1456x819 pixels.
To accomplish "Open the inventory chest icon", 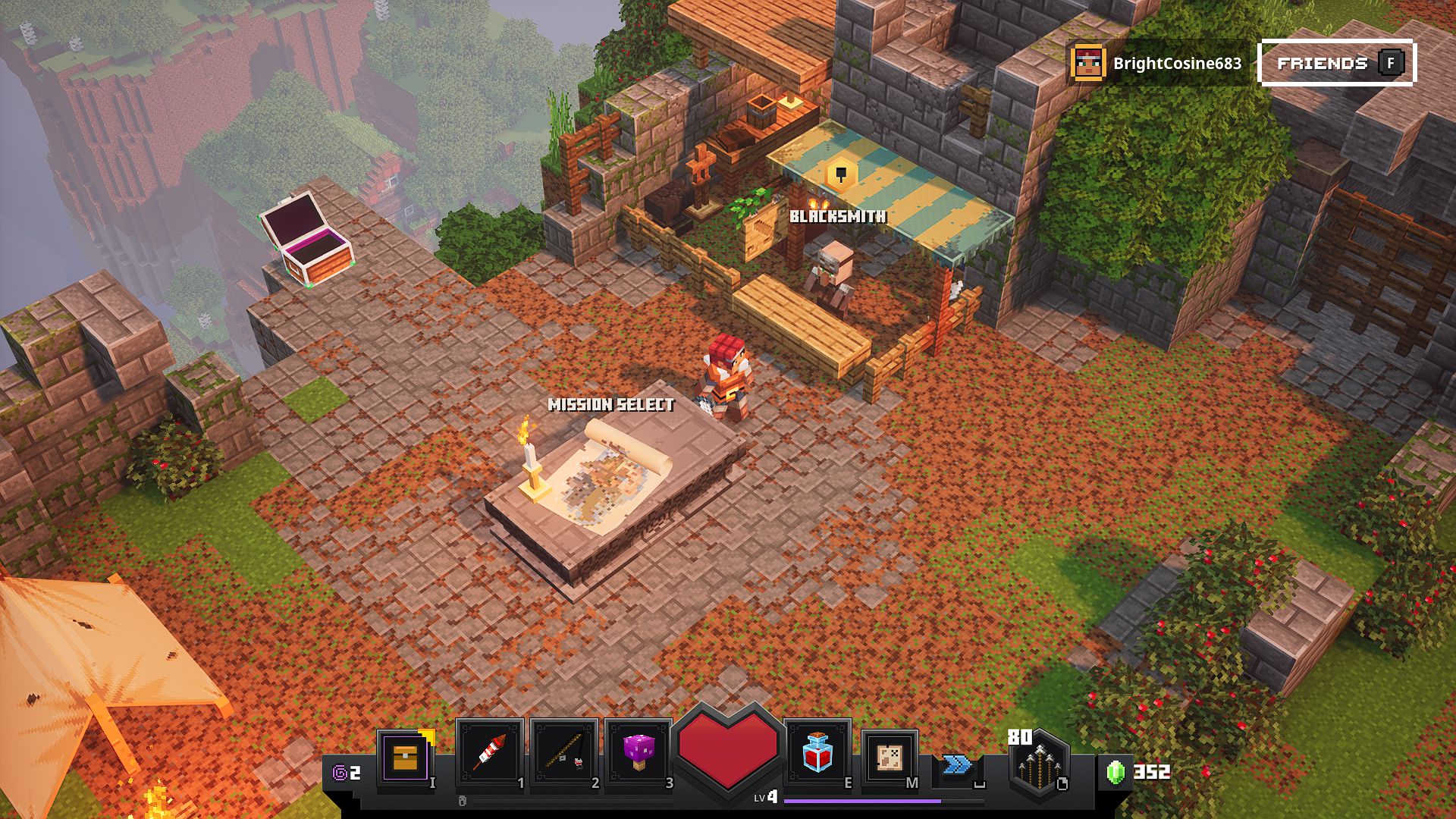I will pyautogui.click(x=406, y=757).
